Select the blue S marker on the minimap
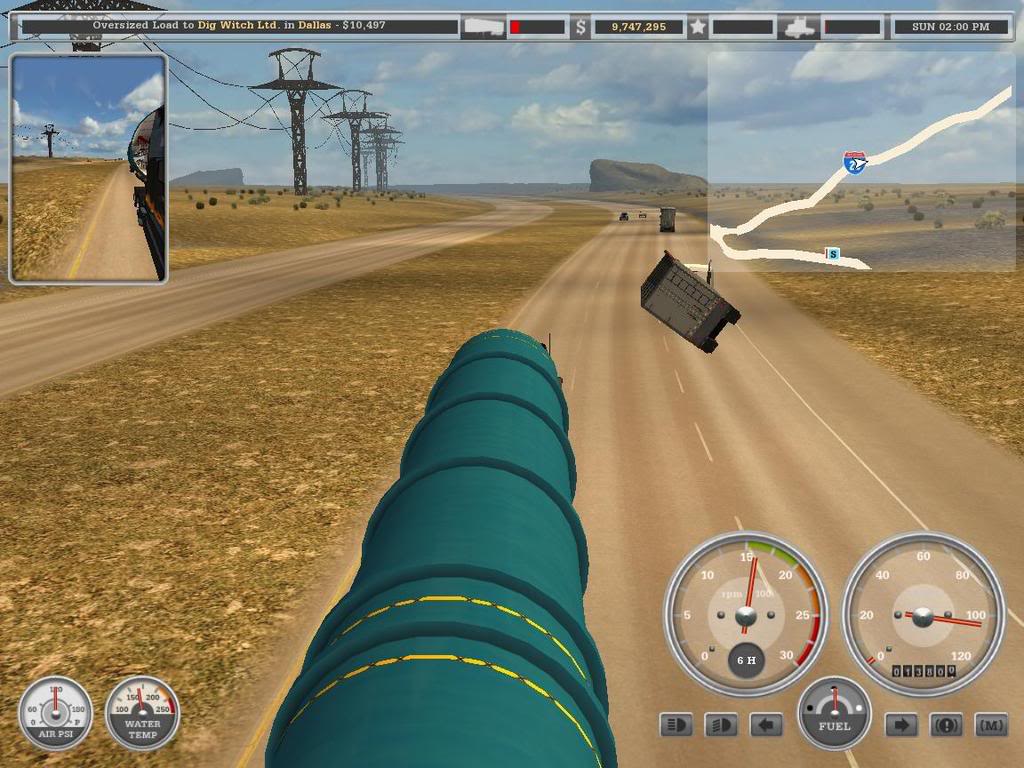This screenshot has height=768, width=1024. click(x=832, y=254)
